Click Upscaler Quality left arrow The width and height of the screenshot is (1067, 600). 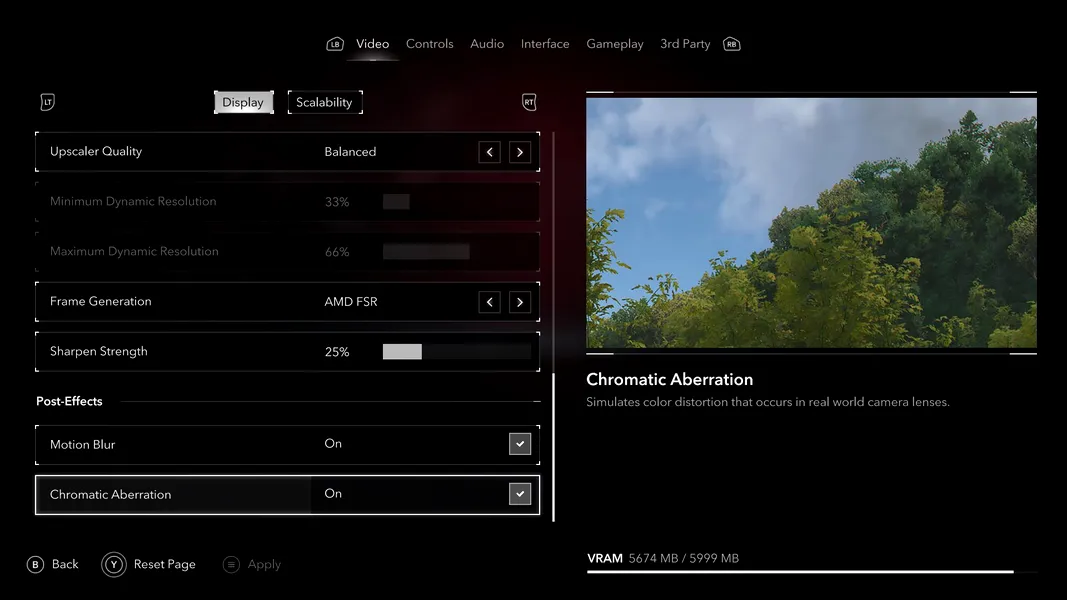click(489, 152)
